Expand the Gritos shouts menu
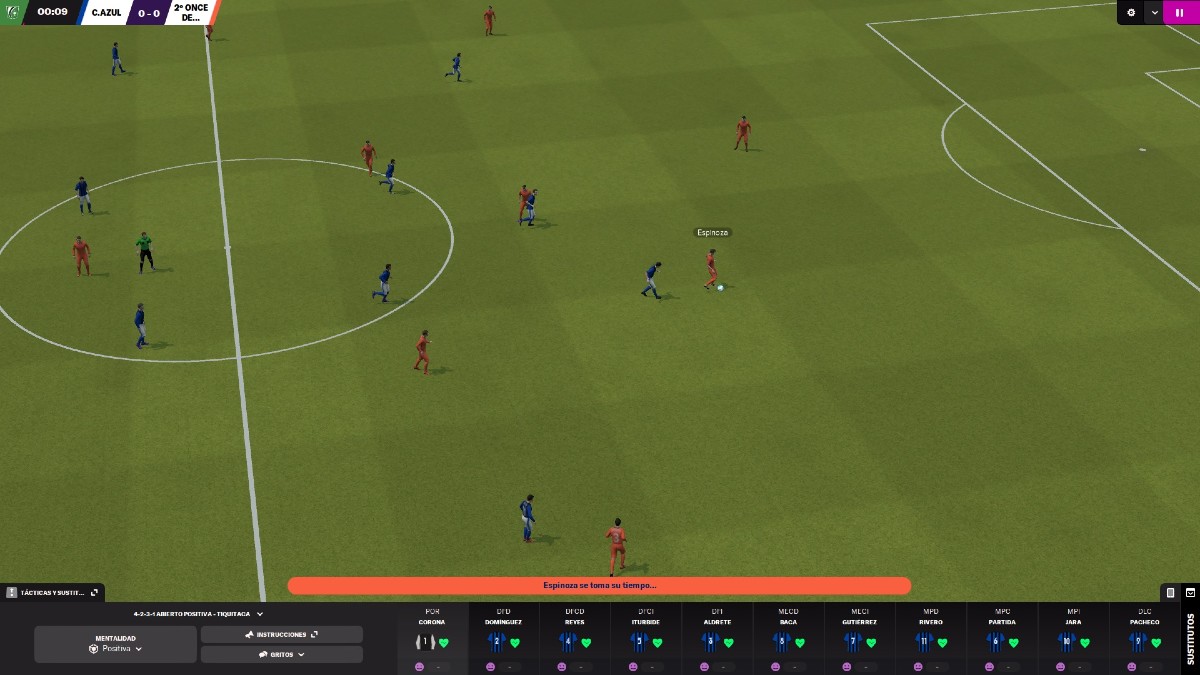The image size is (1200, 675). pyautogui.click(x=281, y=654)
